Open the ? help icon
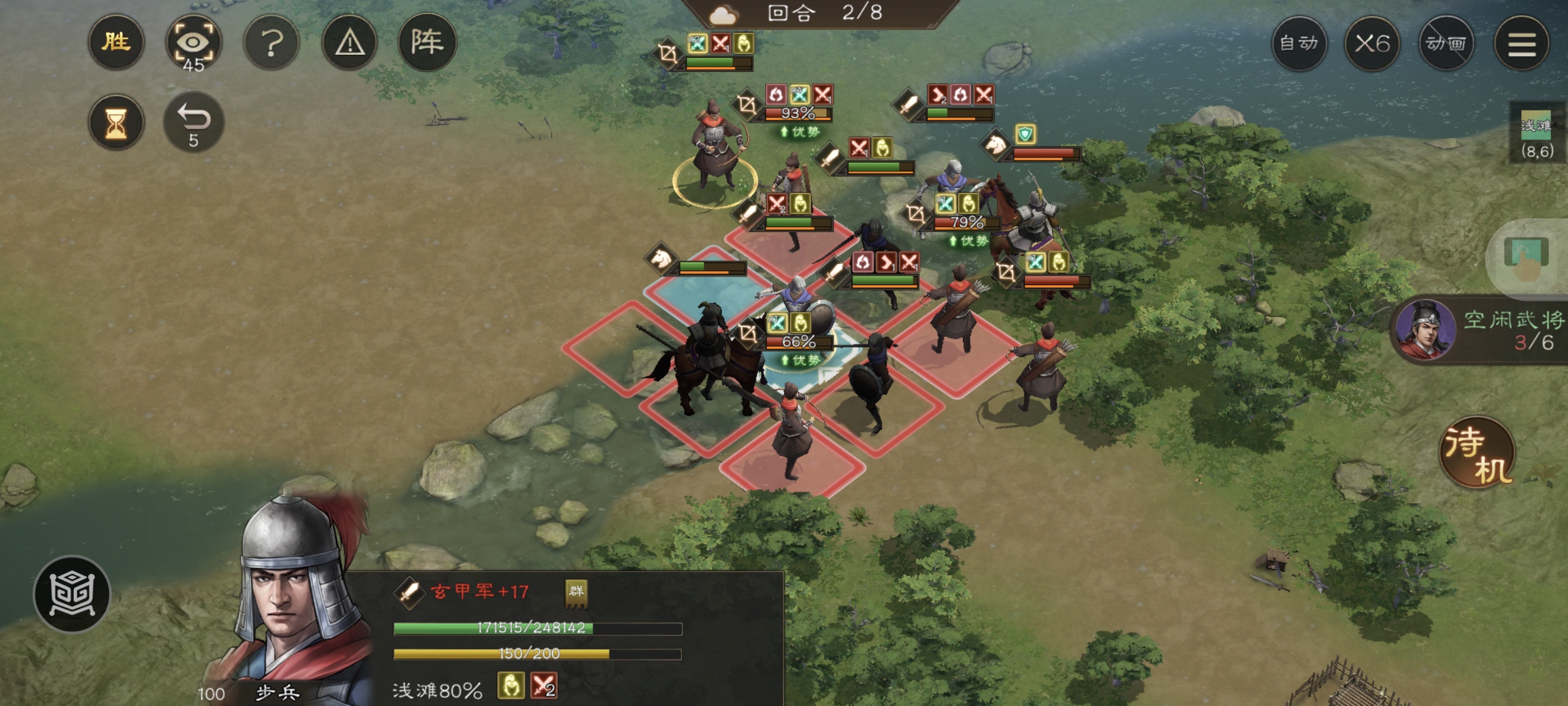This screenshot has width=1568, height=706. click(x=272, y=41)
